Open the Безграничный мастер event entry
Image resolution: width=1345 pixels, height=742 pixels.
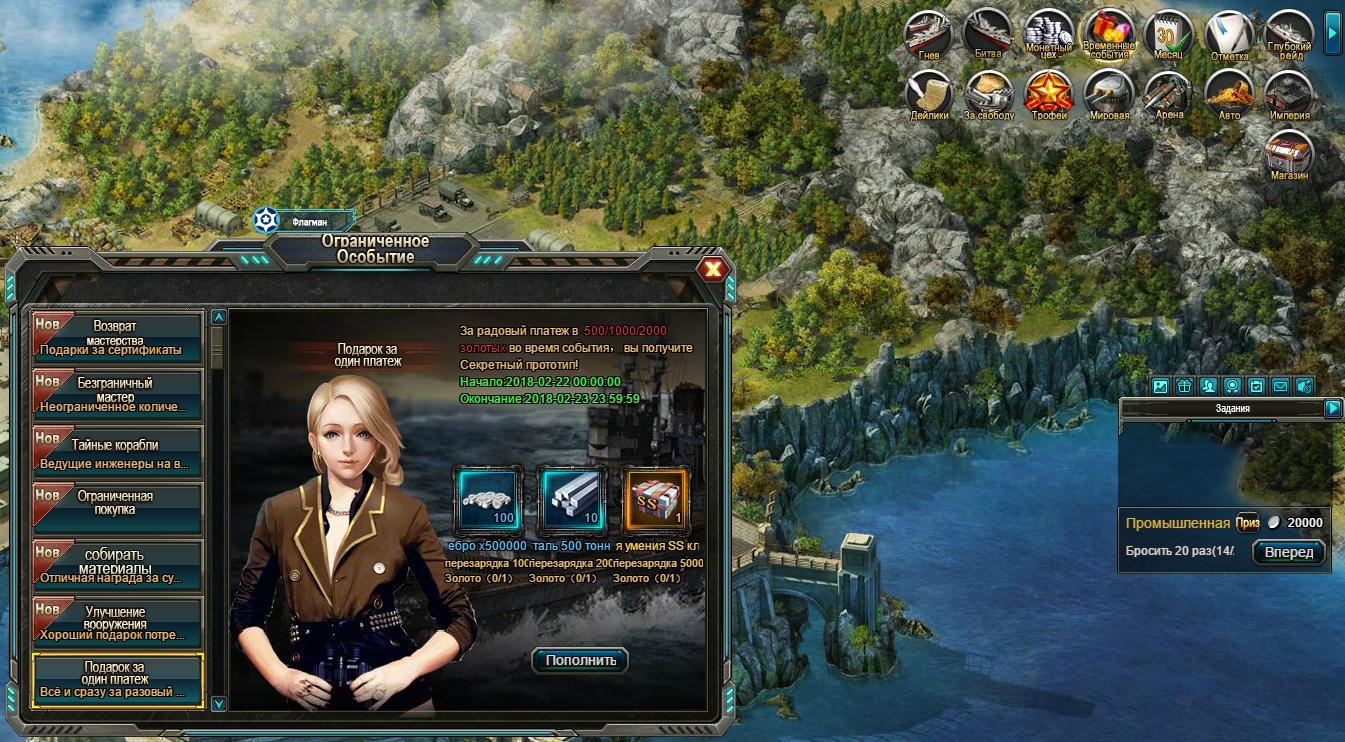(x=117, y=395)
